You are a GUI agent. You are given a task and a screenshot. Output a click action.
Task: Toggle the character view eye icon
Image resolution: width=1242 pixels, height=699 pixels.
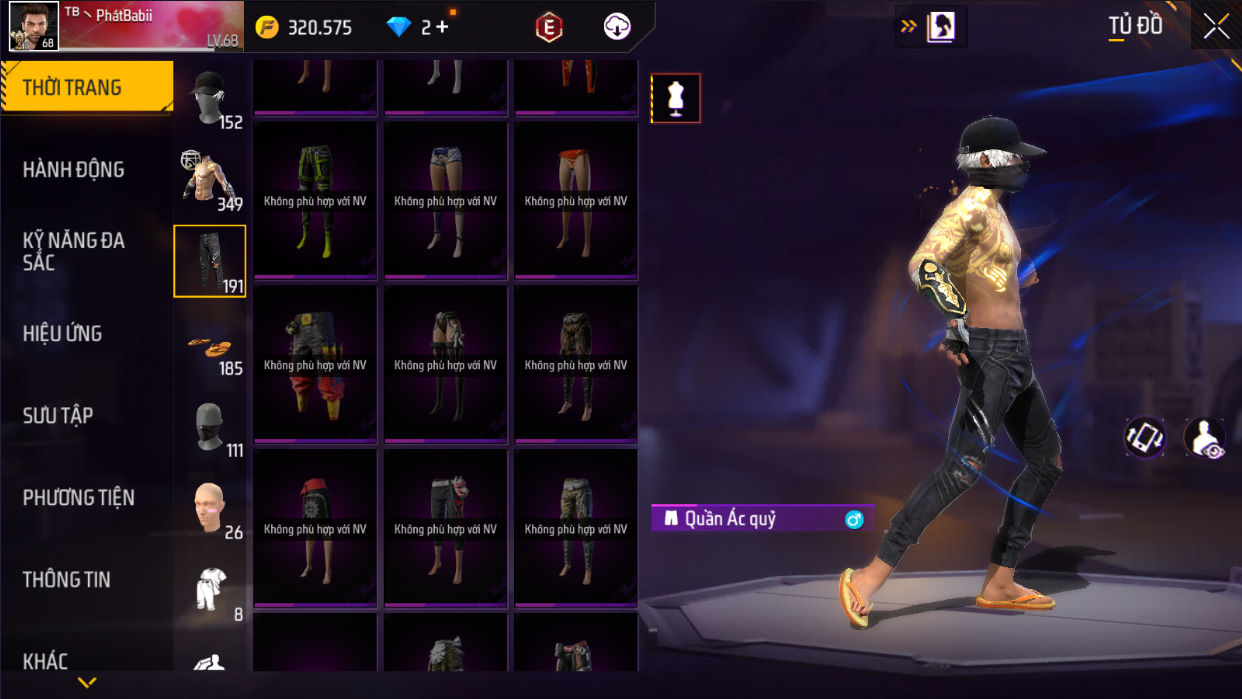(x=1205, y=438)
